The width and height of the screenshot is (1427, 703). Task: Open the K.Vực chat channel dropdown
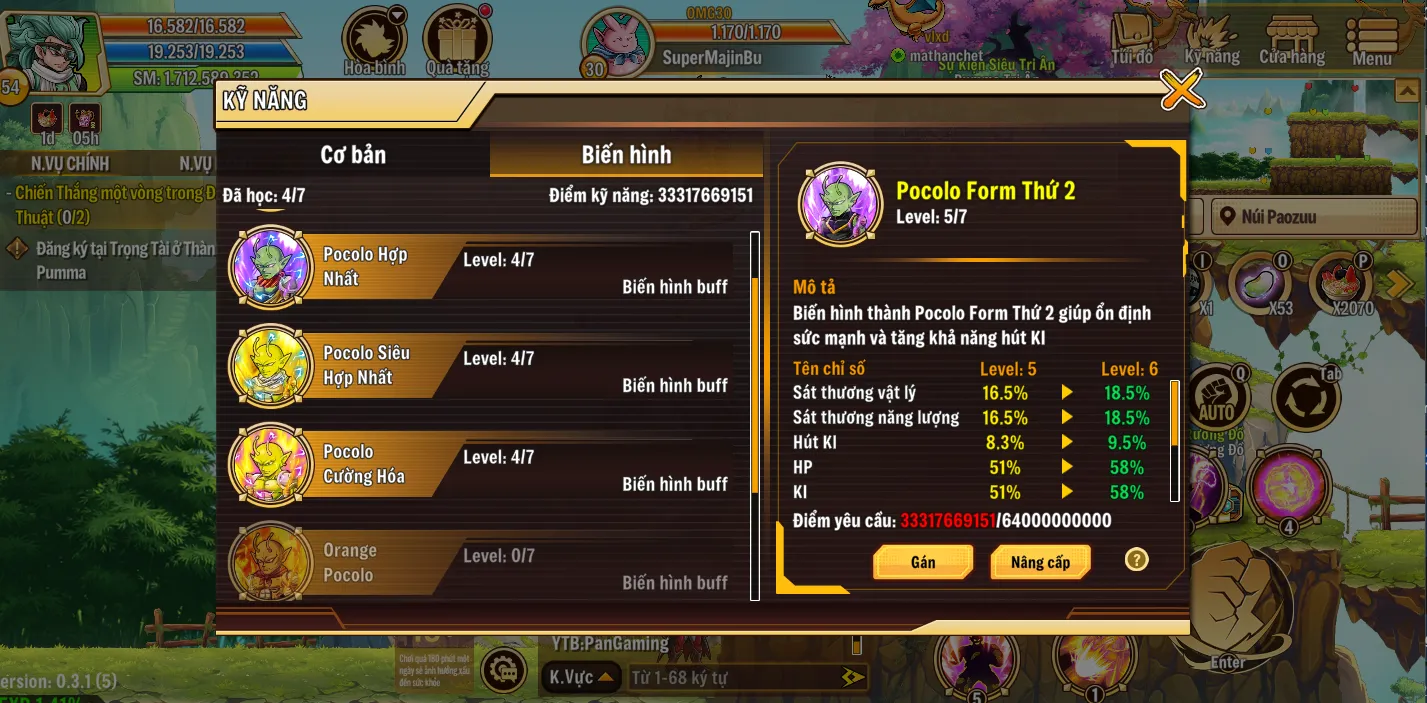pyautogui.click(x=579, y=678)
